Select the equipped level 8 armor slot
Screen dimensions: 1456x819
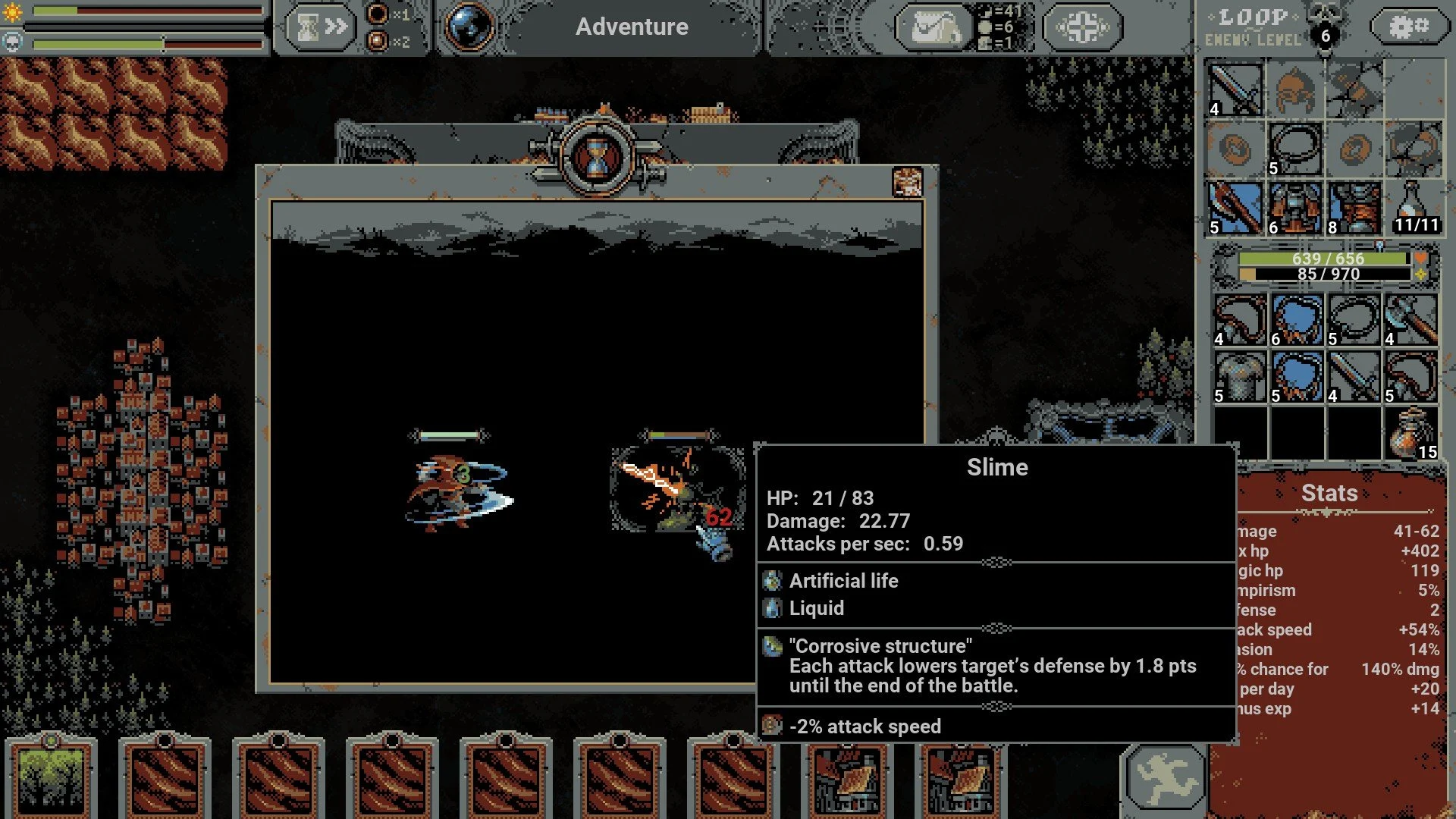1354,208
